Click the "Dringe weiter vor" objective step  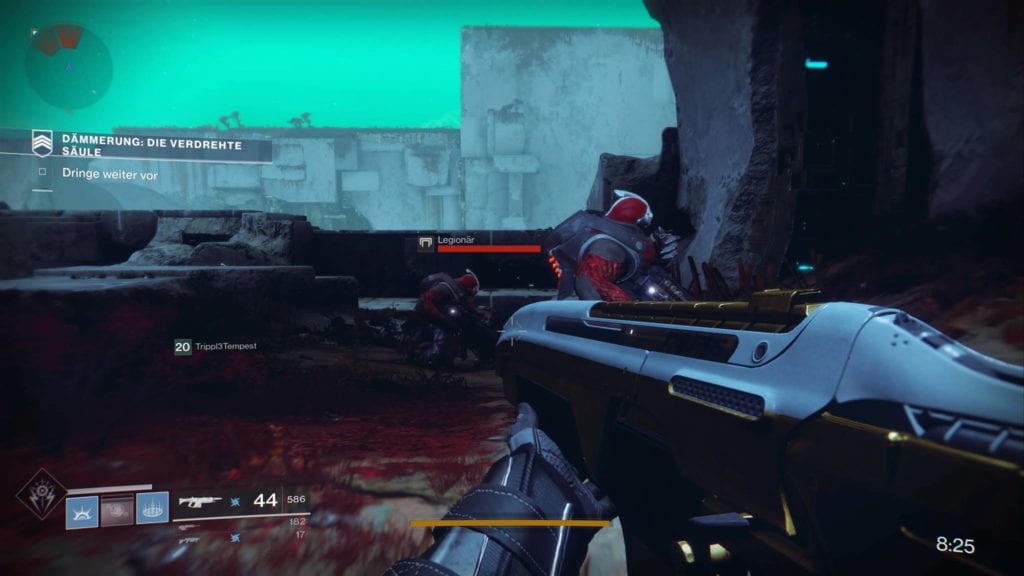(109, 175)
